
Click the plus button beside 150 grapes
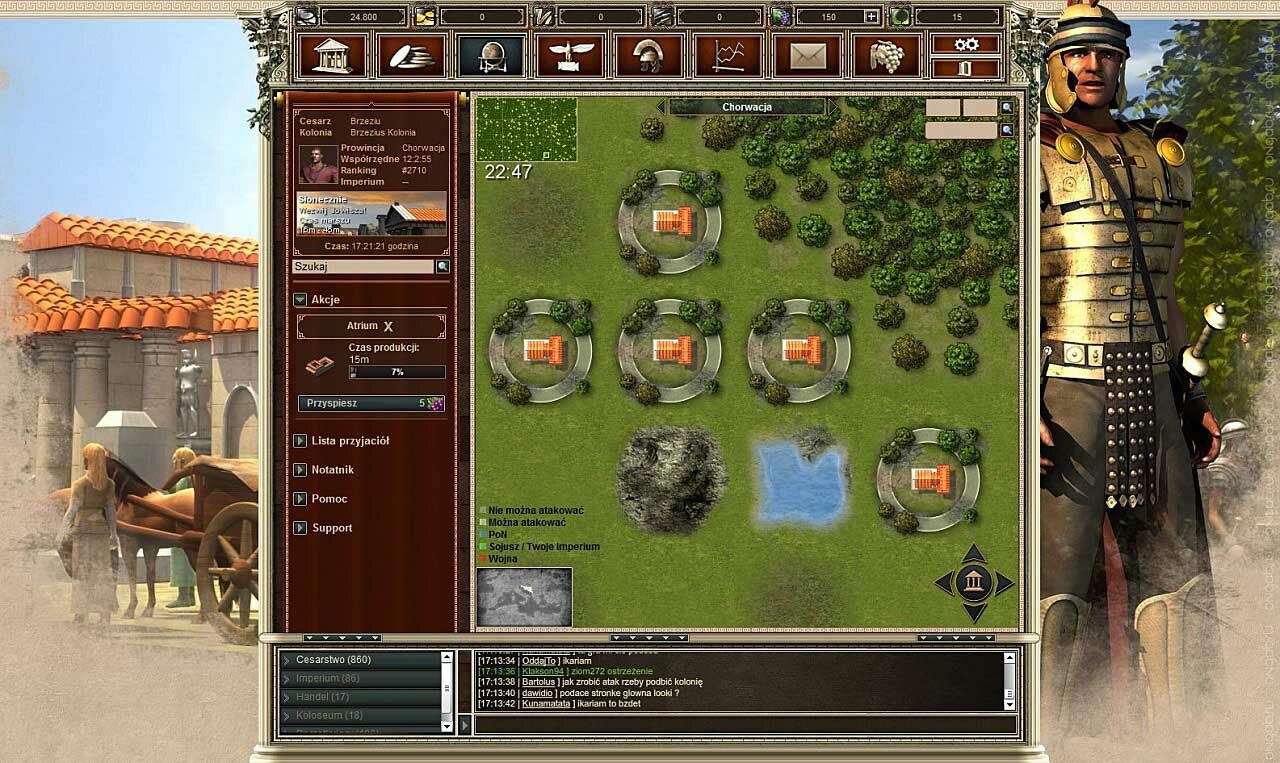872,17
